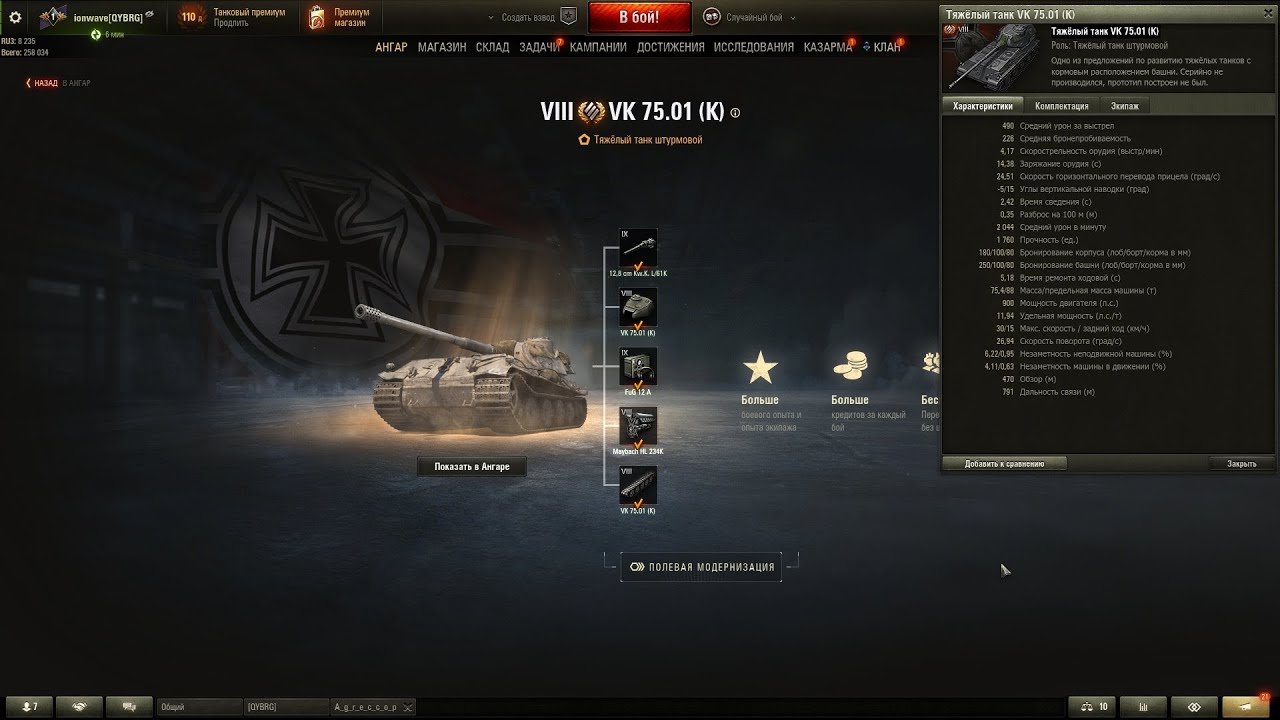Select the FuG 12 A radio module
Viewport: 1280px width, 720px height.
638,367
